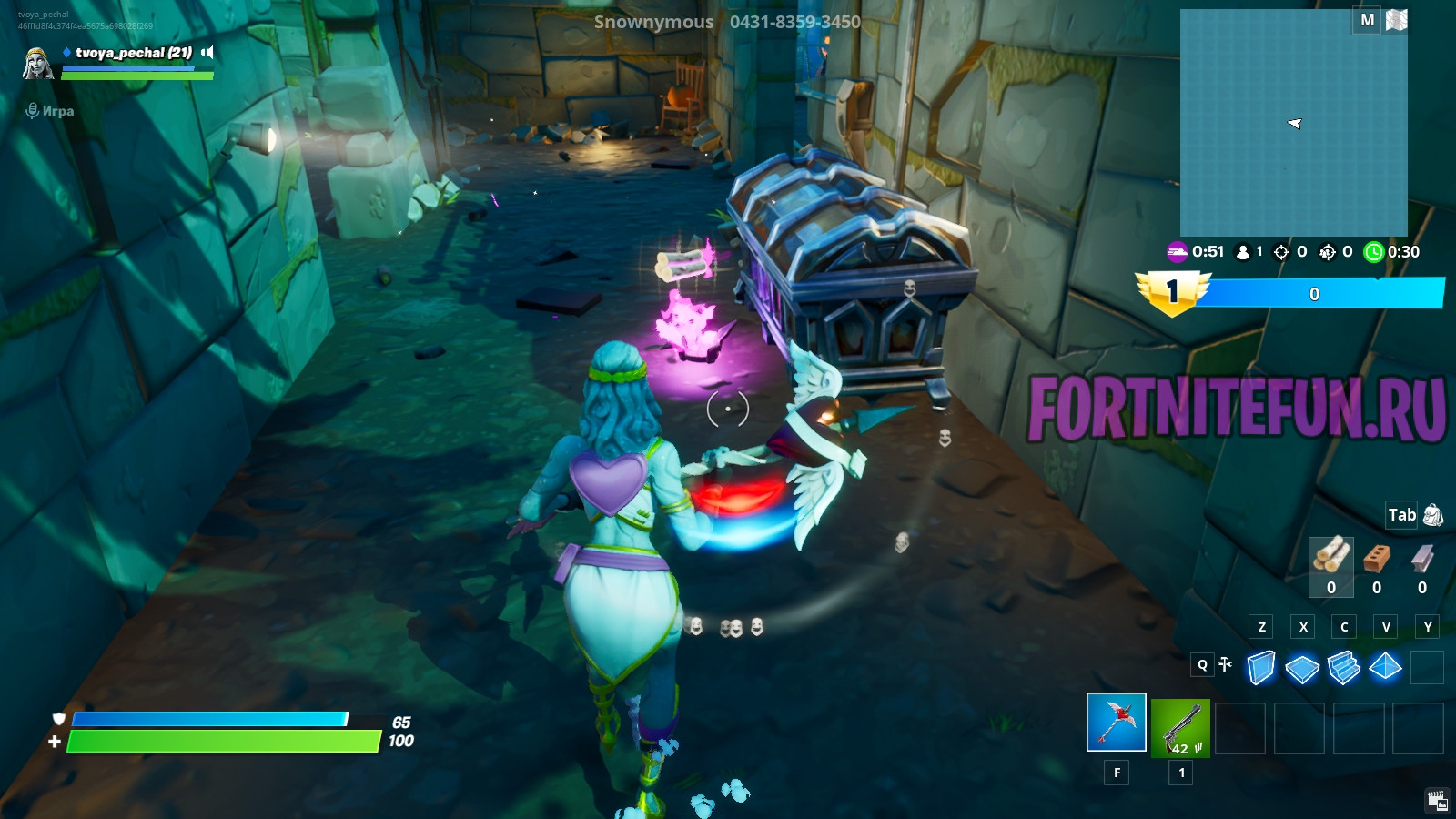
Task: Choose the pyramid roof building piece
Action: pyautogui.click(x=1385, y=667)
